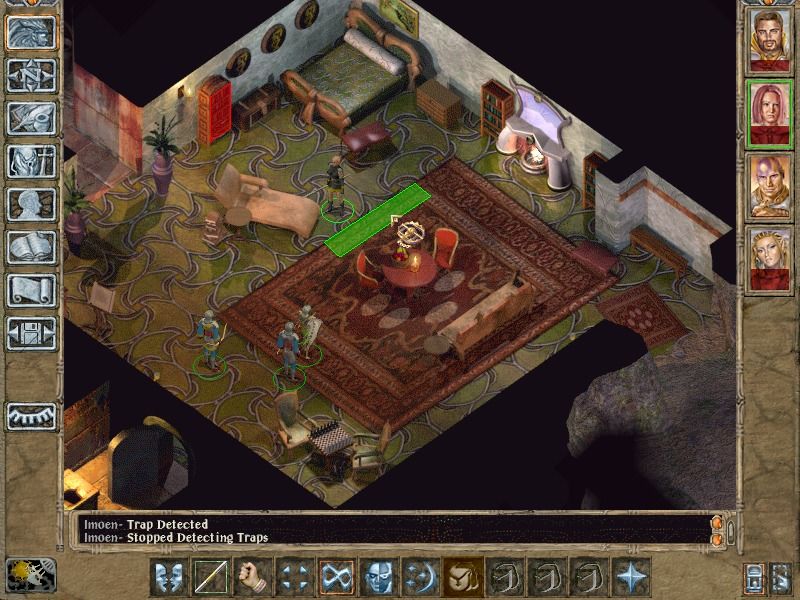
Task: Toggle pause with the clock icon
Action: click(30, 574)
